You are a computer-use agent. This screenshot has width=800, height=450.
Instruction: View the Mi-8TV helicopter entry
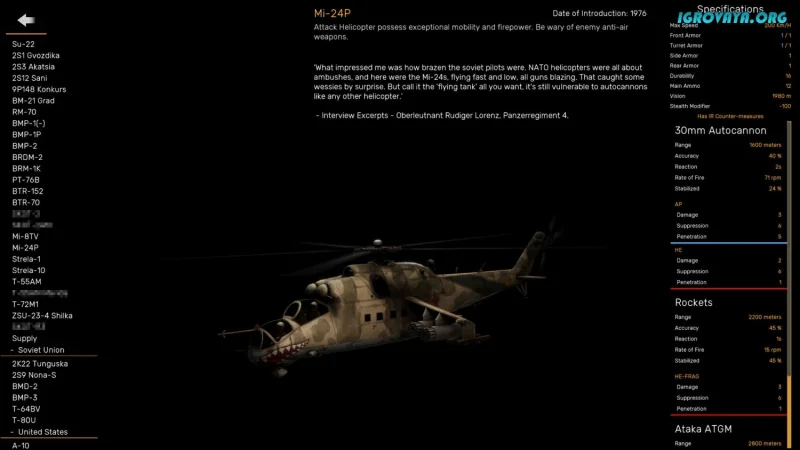click(x=27, y=236)
